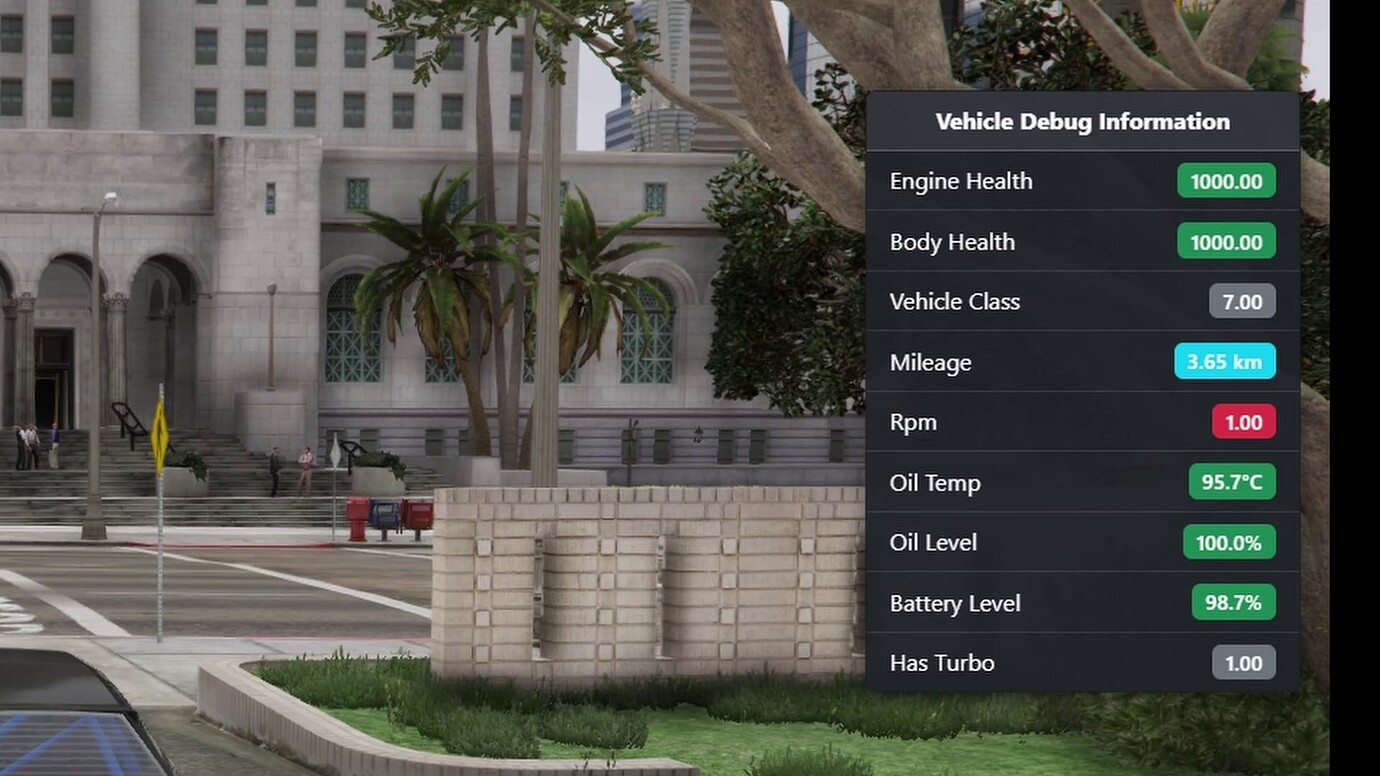Screen dimensions: 1380x776
Task: Click the green Engine Health 1000.00 badge
Action: [1225, 181]
